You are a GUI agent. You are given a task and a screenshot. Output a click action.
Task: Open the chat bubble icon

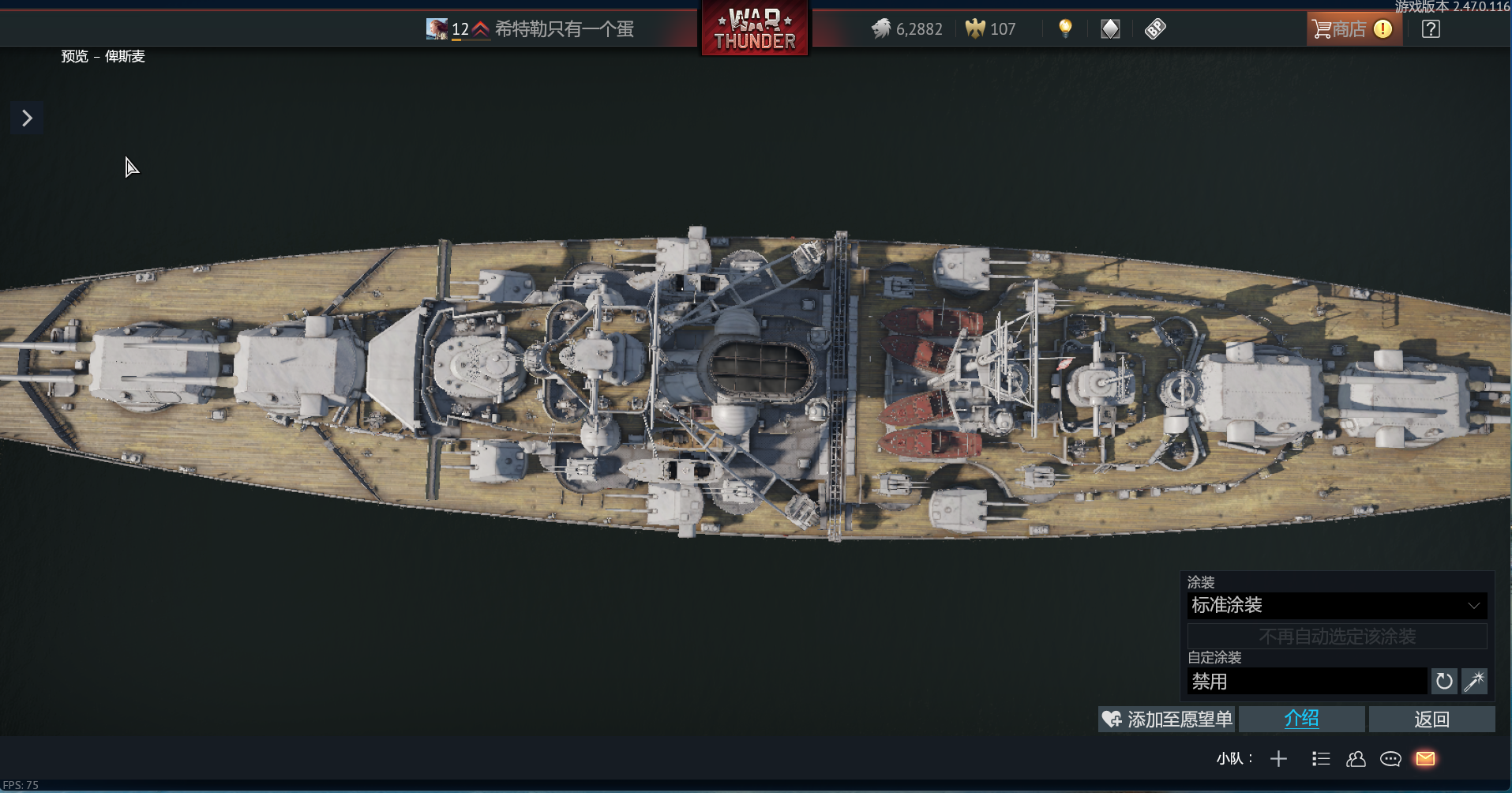pos(1390,759)
